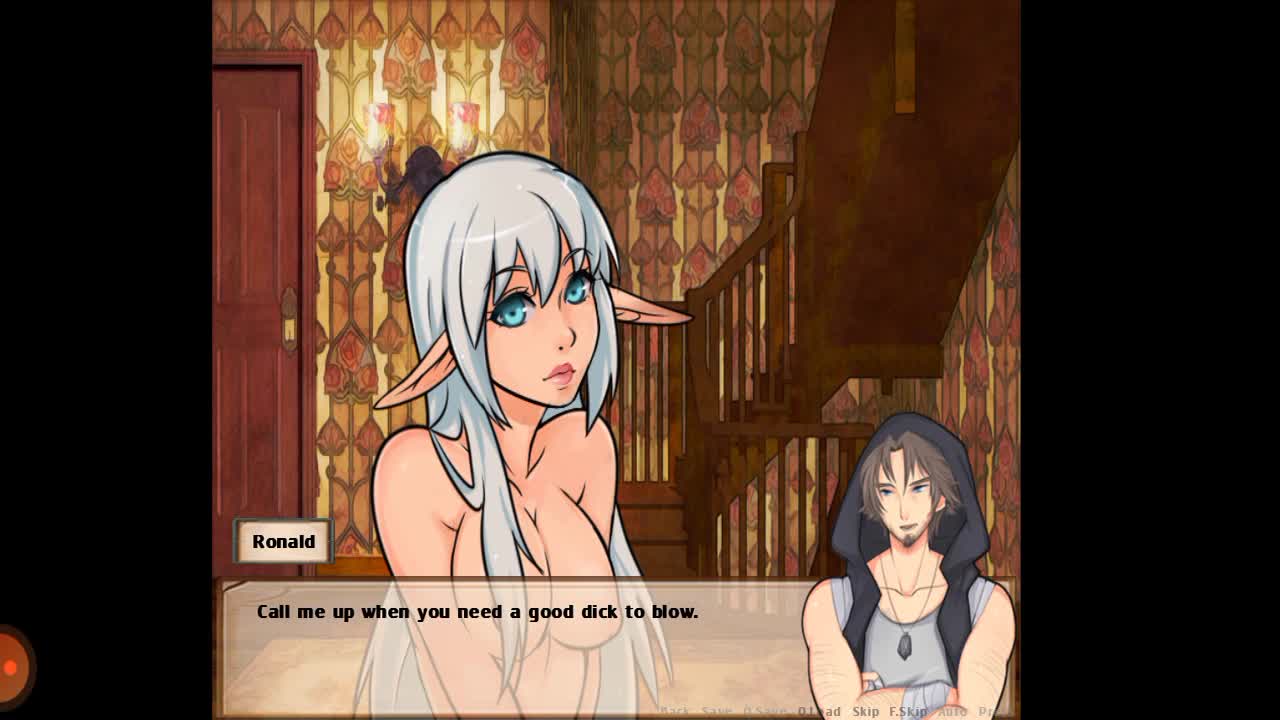Quick save with Q.Save
Screen dimensions: 1280x720
click(x=766, y=711)
